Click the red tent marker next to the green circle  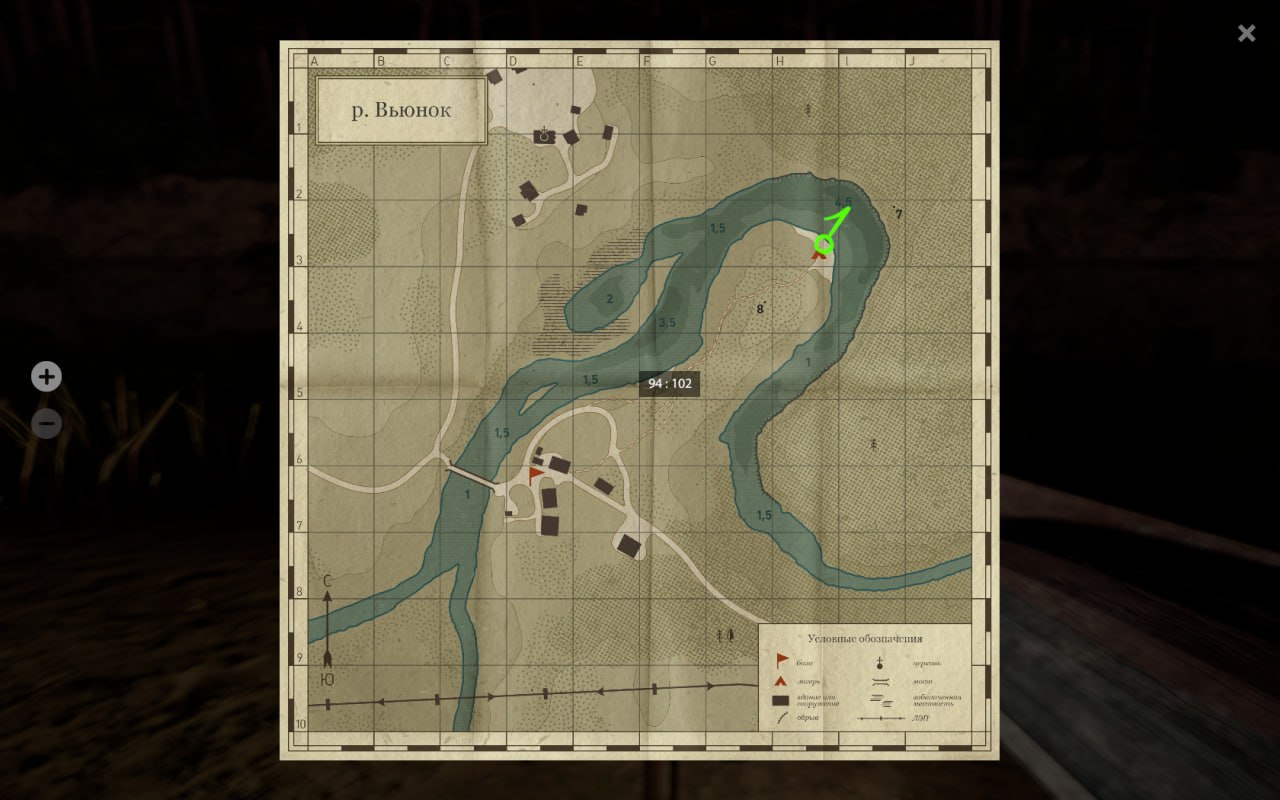point(820,257)
